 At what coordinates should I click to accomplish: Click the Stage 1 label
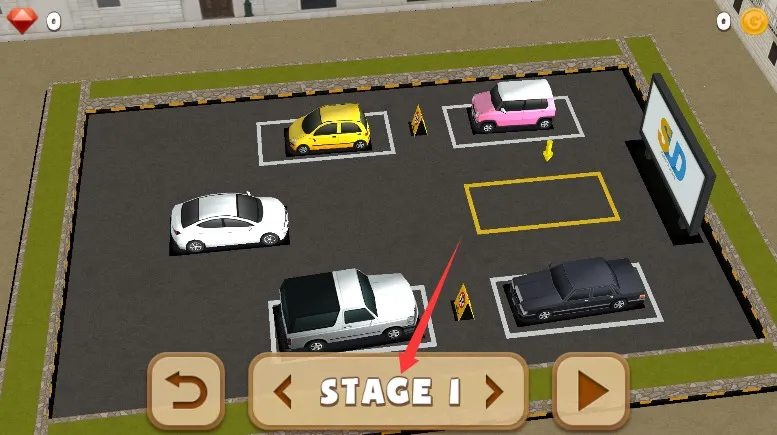tap(390, 392)
